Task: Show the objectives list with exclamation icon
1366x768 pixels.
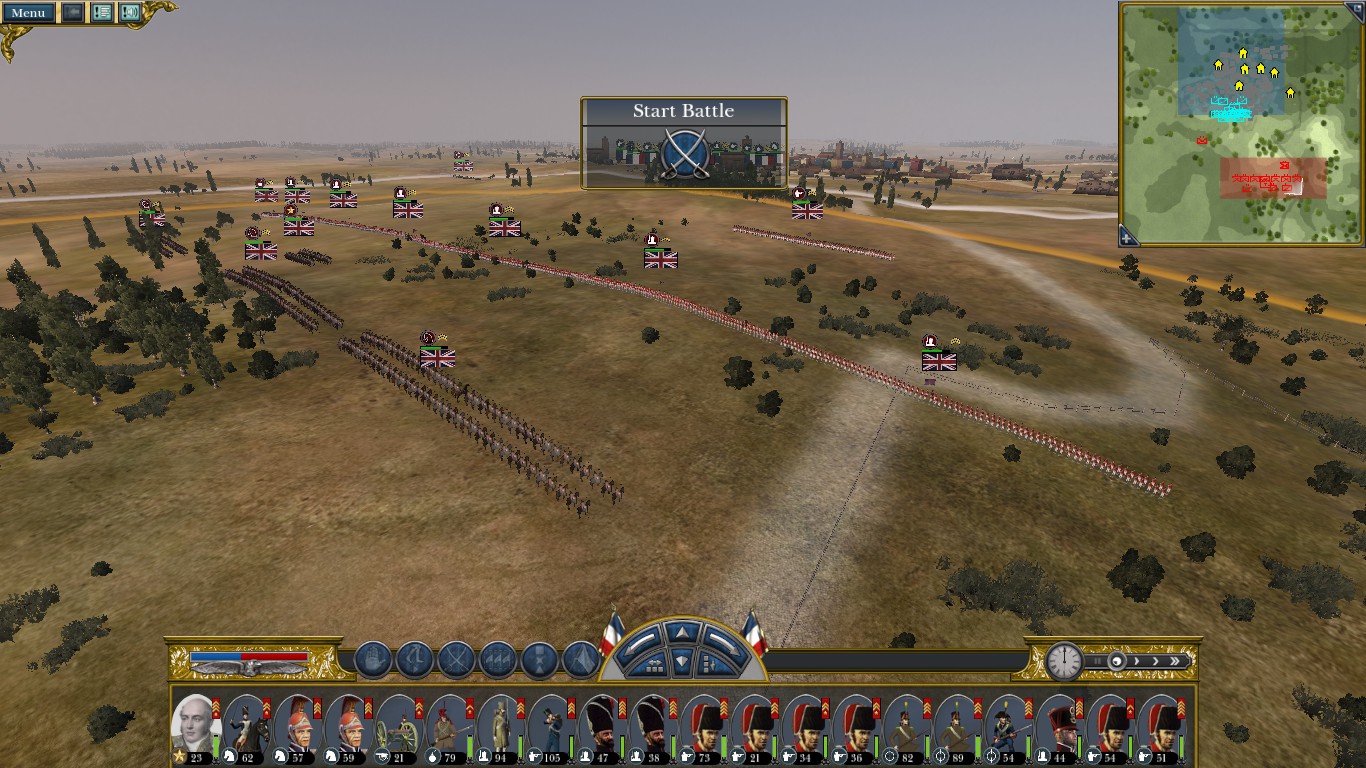Action: [102, 13]
